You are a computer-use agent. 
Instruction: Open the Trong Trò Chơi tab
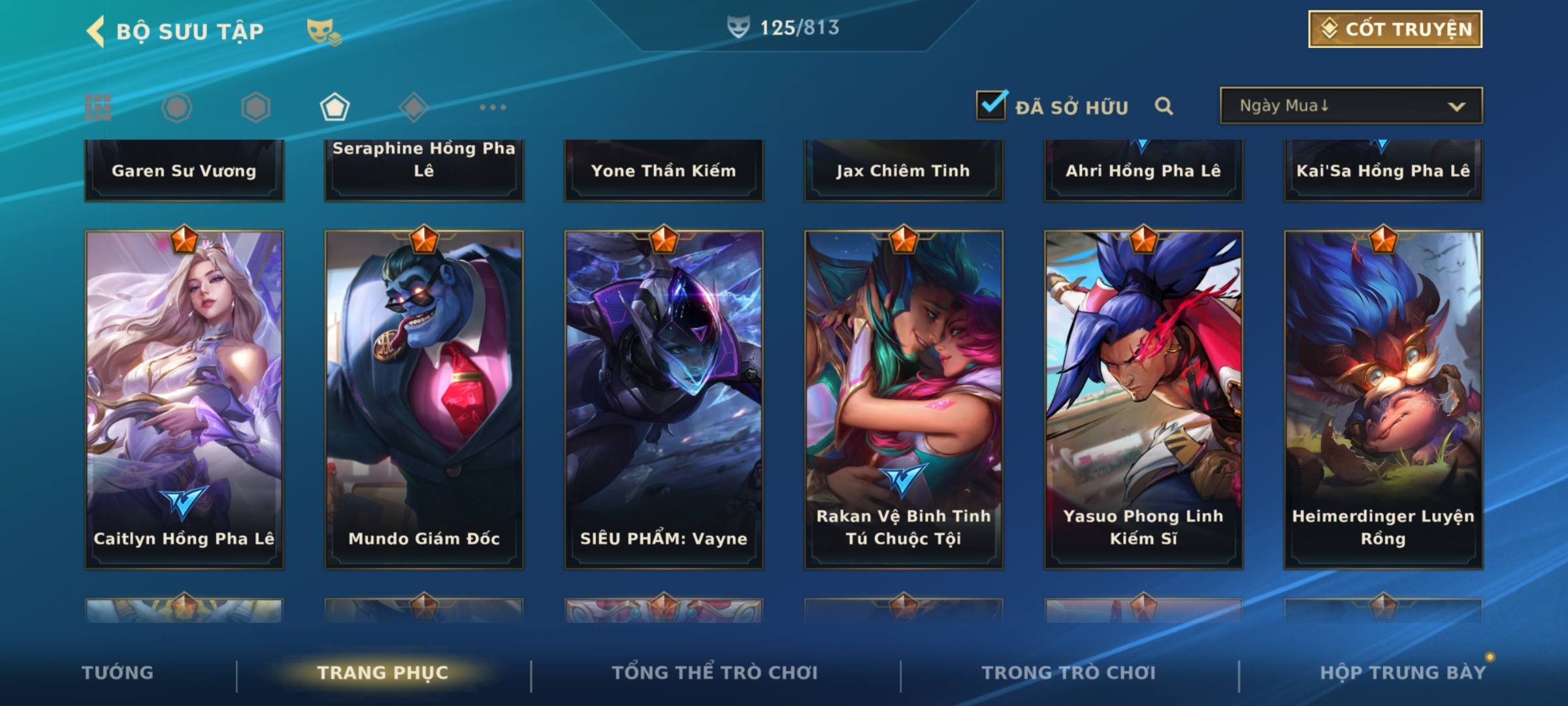(1069, 673)
